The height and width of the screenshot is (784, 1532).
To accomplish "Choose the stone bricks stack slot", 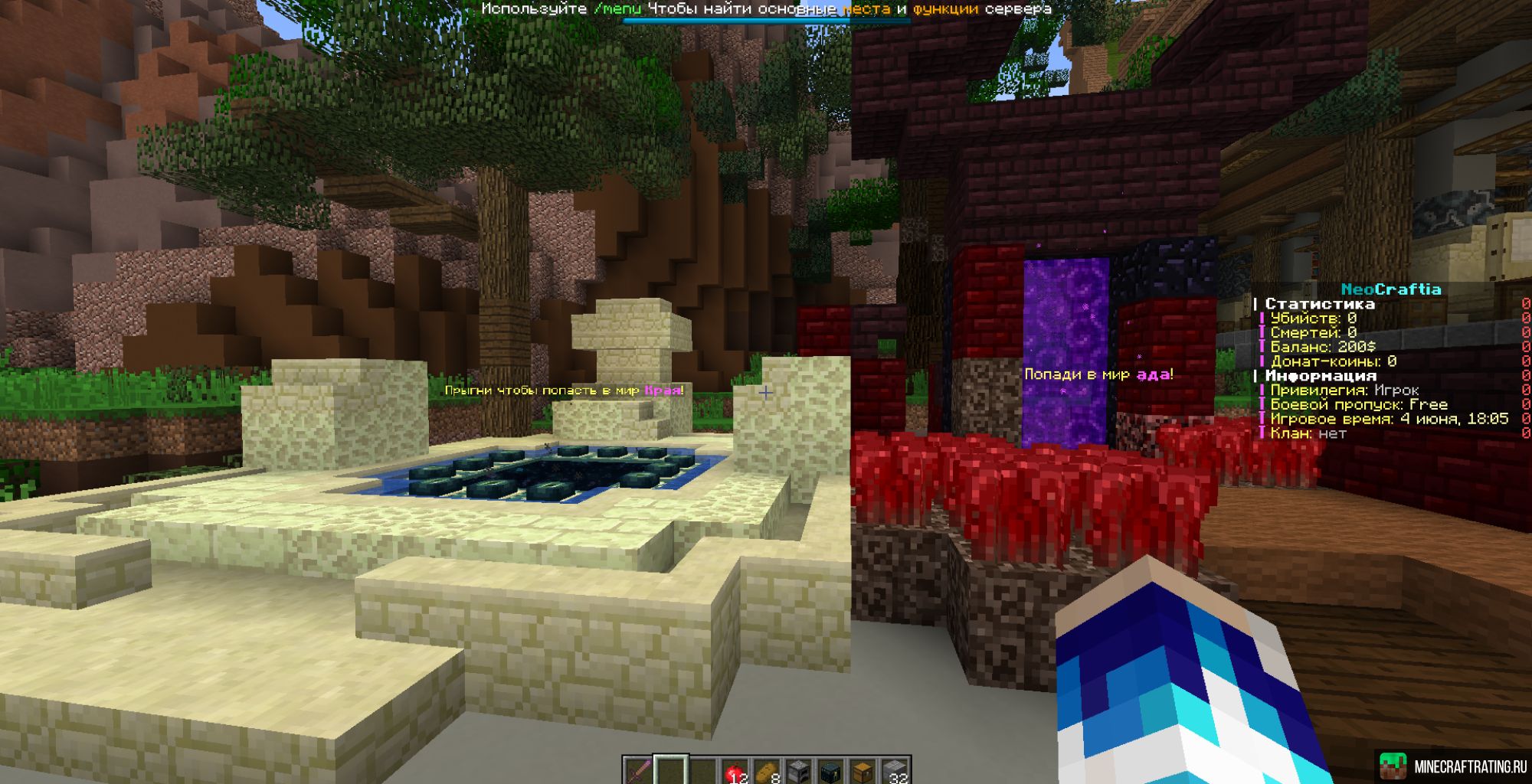I will (895, 771).
